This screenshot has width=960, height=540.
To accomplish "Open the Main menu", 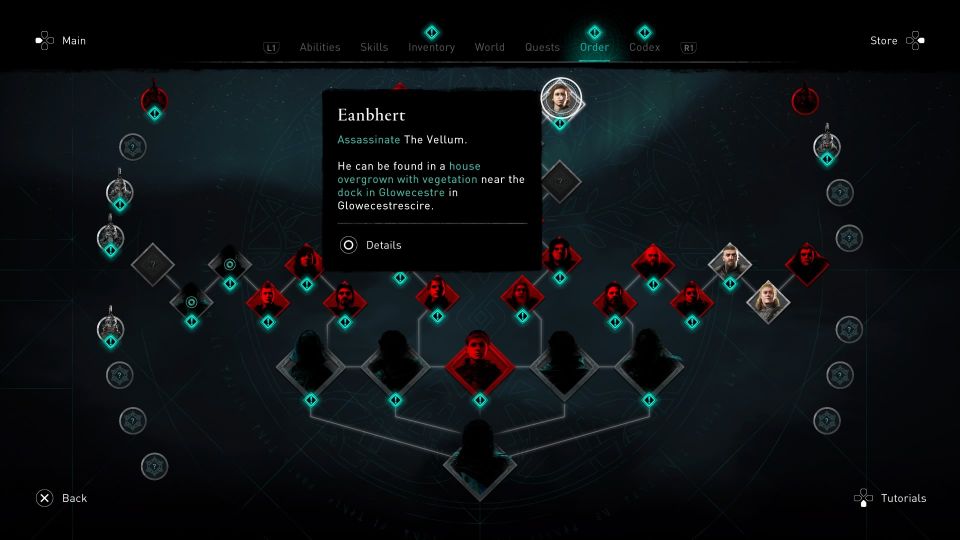I will [61, 41].
